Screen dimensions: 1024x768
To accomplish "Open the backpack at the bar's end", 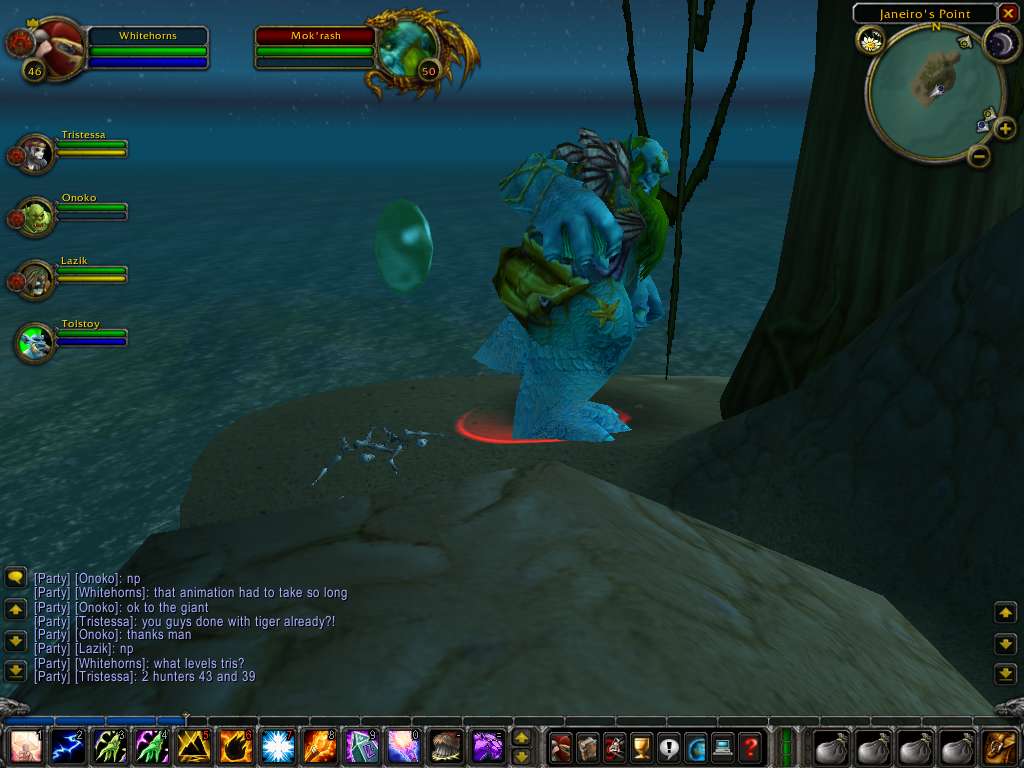I will pyautogui.click(x=999, y=747).
